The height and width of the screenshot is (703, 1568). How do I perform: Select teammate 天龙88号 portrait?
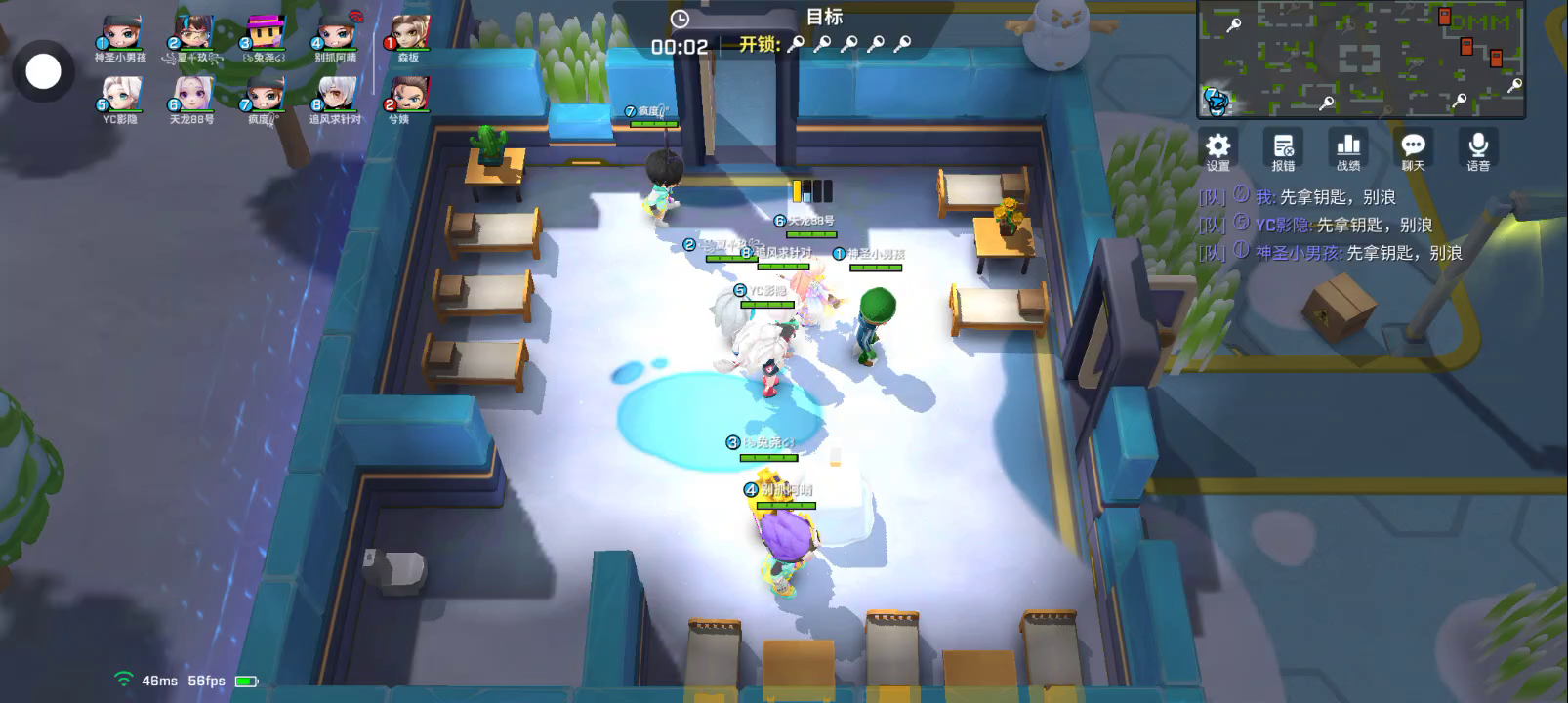coord(192,96)
